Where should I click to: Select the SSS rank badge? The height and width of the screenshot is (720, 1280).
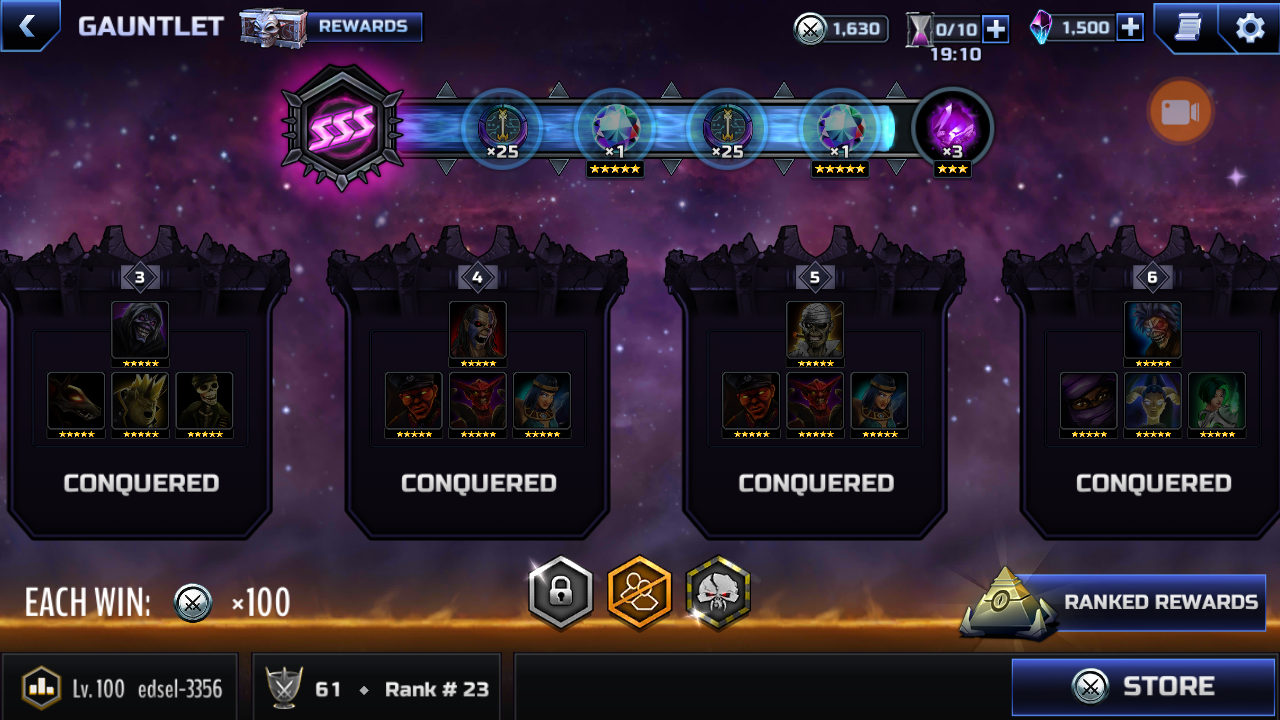click(343, 127)
